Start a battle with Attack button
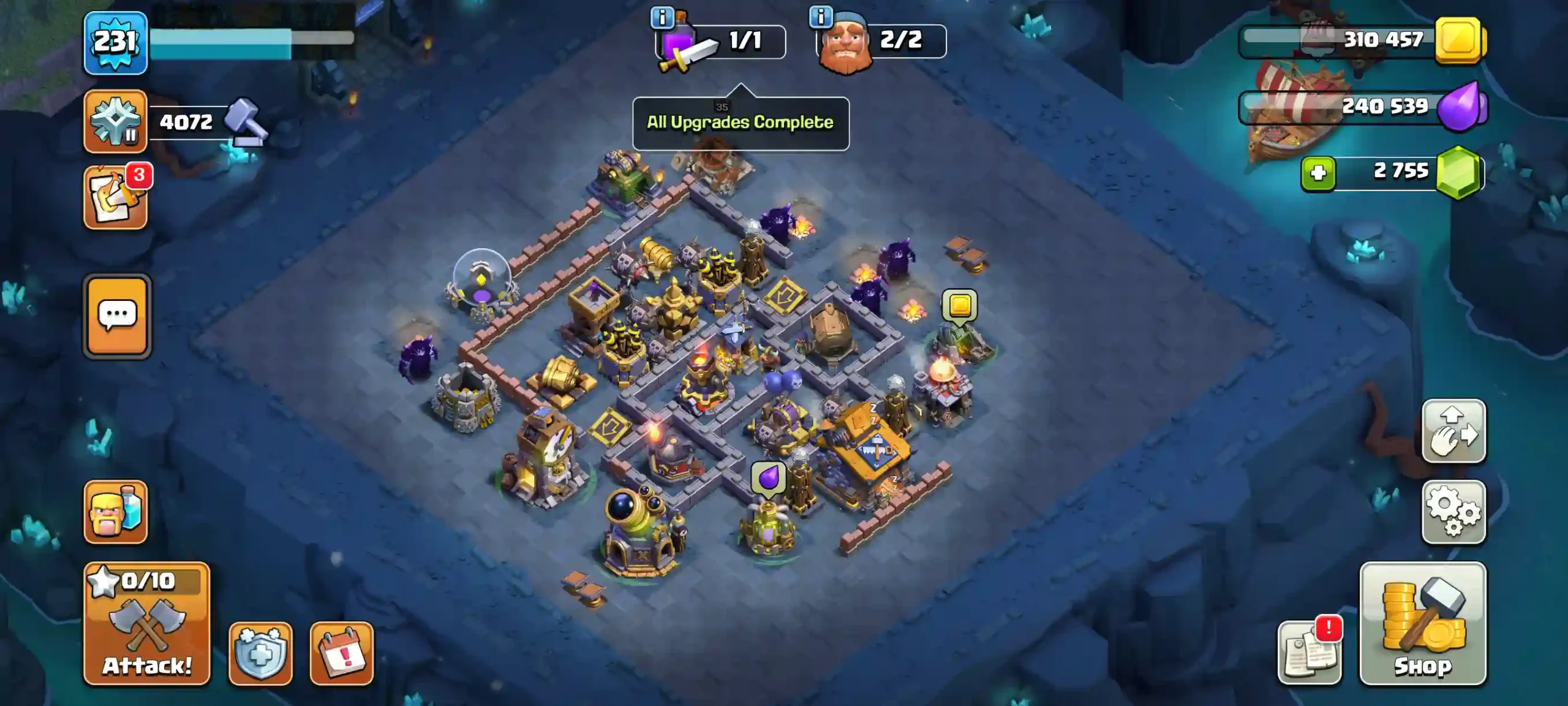Screen dimensions: 1568x706 [x=147, y=623]
